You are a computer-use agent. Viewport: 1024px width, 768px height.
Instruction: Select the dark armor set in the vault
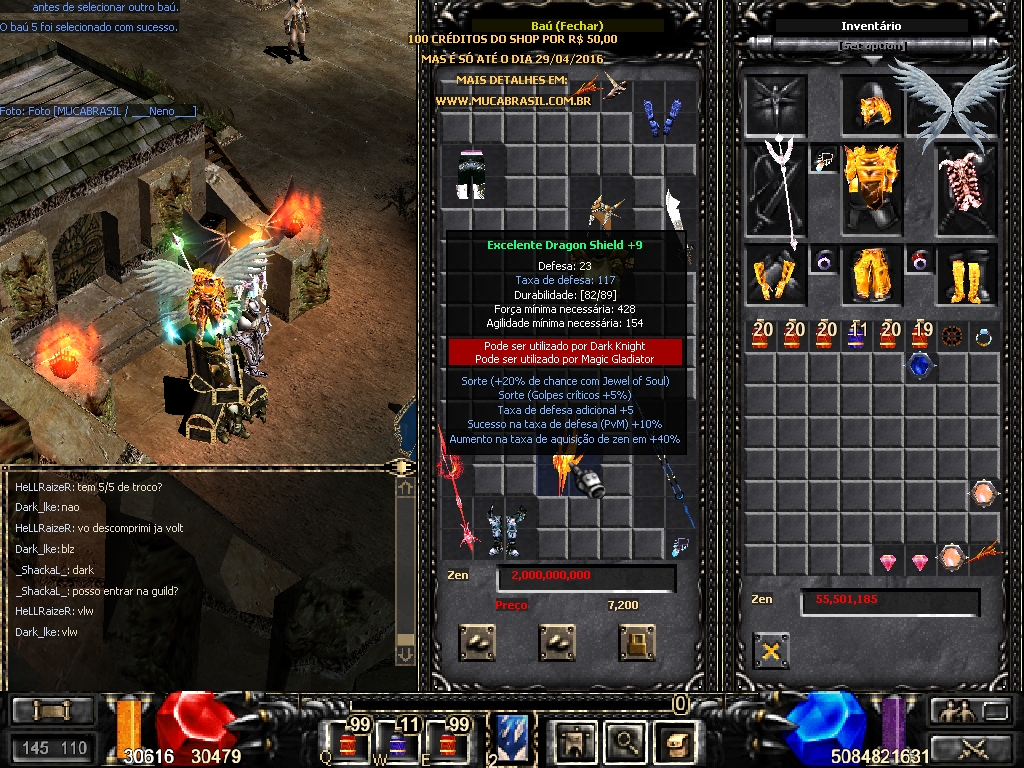pyautogui.click(x=508, y=529)
